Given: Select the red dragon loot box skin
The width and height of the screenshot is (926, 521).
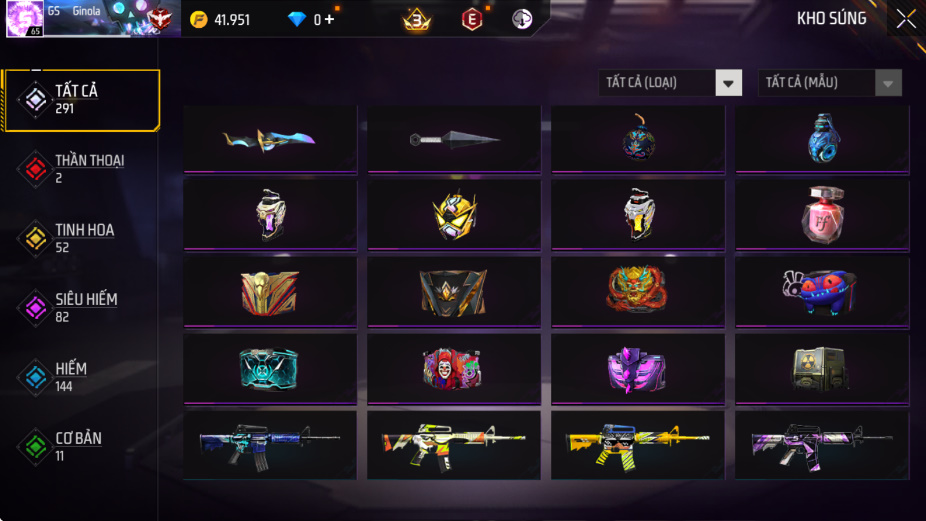Looking at the screenshot, I should tap(638, 290).
